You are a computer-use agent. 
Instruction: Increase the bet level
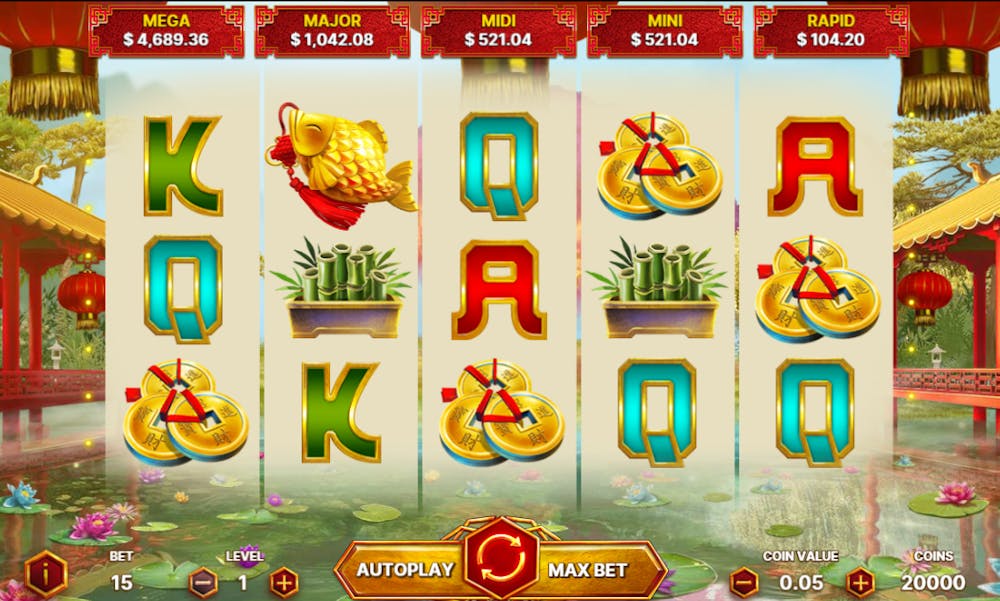tap(284, 581)
